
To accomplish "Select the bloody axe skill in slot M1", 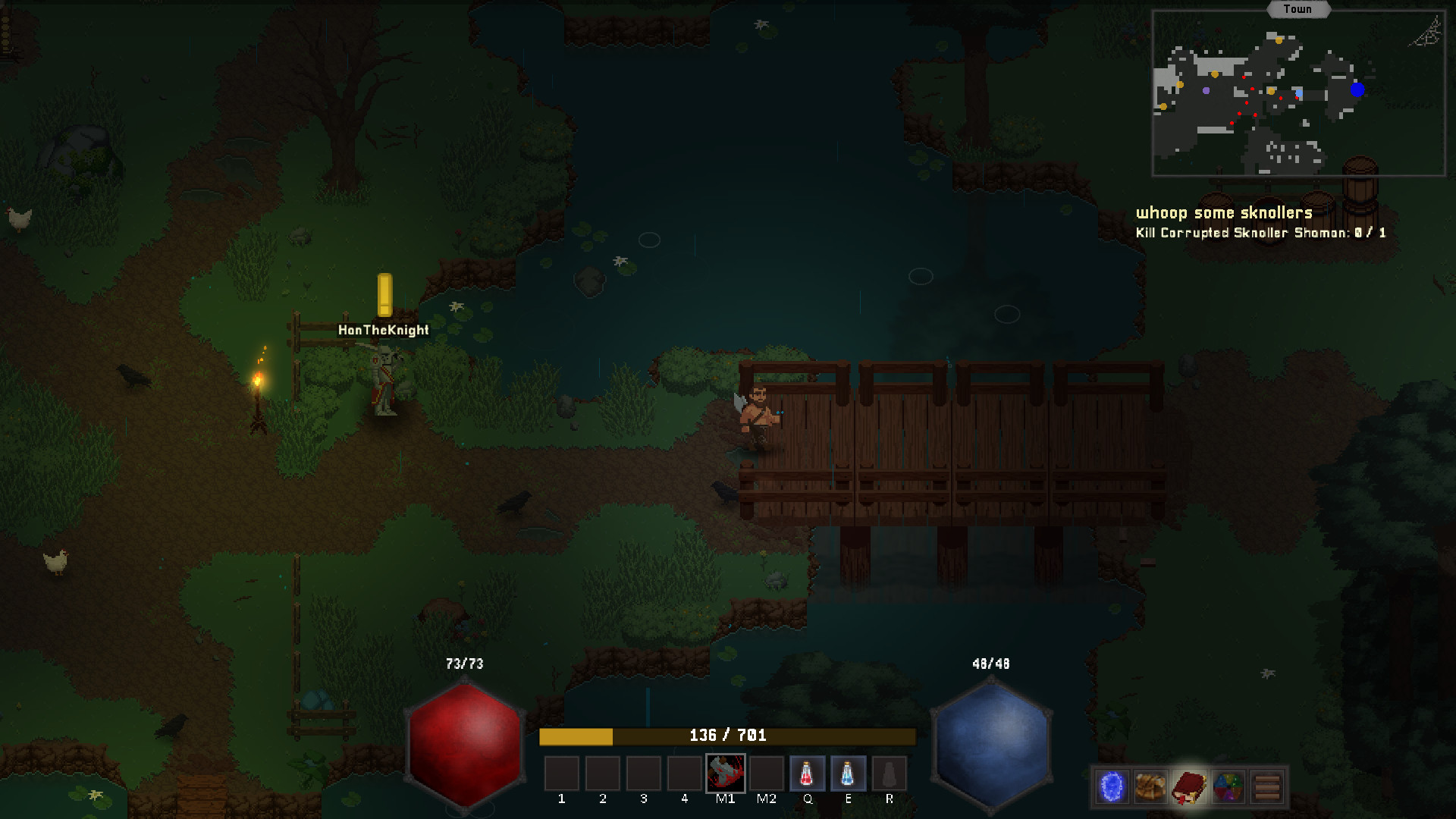I will click(x=726, y=774).
